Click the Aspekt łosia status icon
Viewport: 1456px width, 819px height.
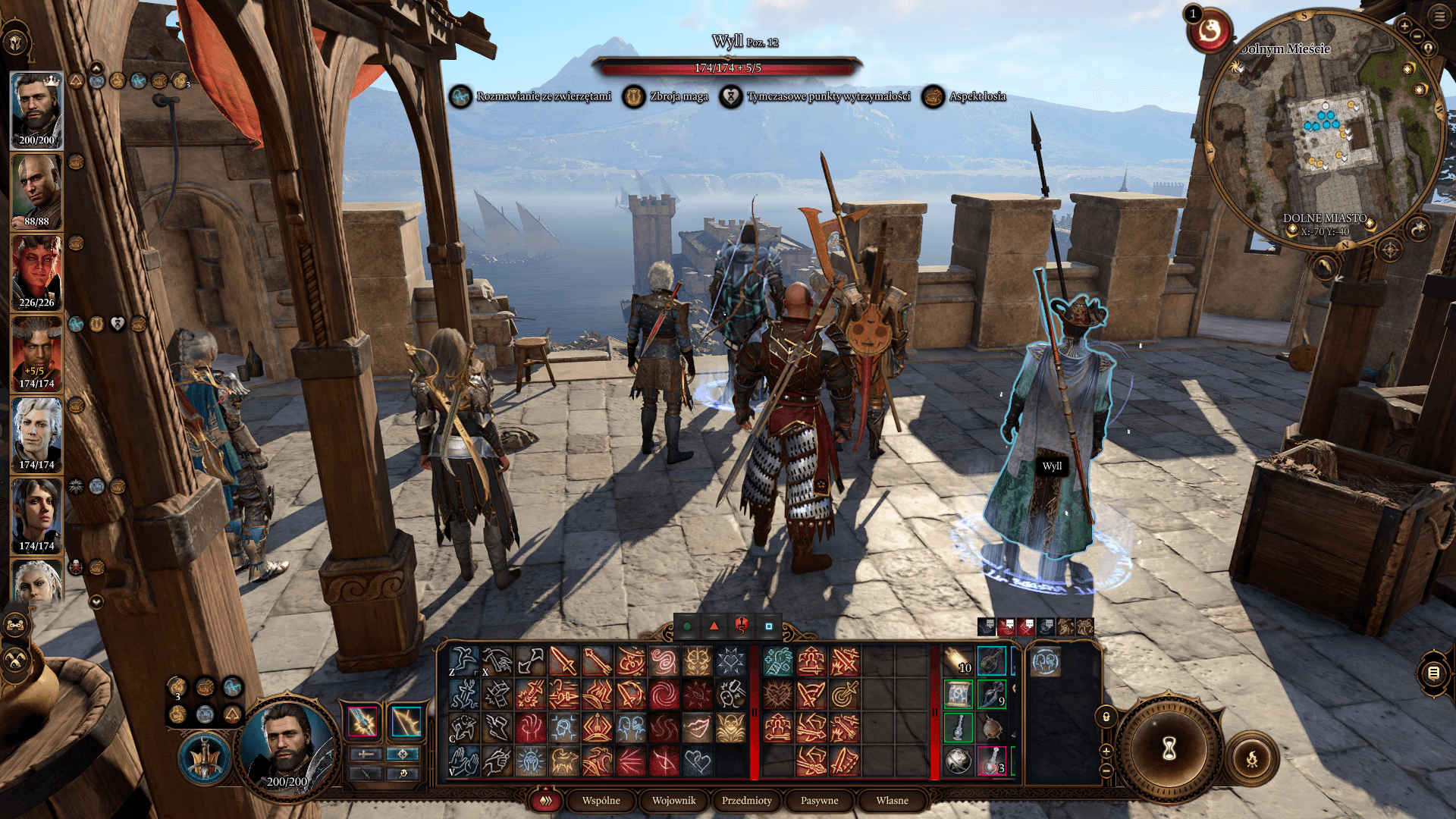932,96
